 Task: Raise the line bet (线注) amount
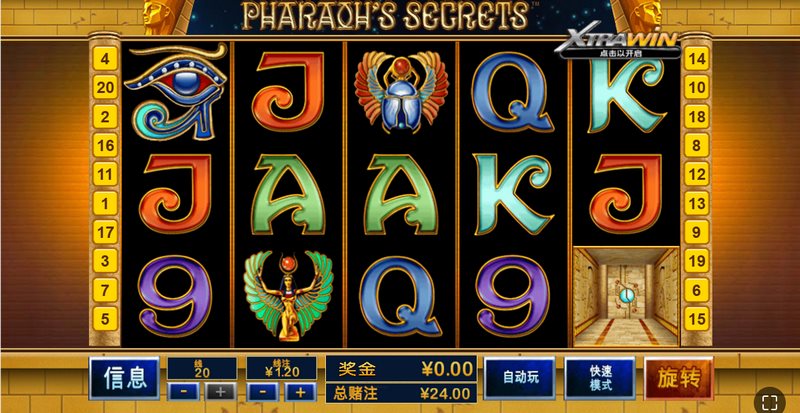[299, 391]
